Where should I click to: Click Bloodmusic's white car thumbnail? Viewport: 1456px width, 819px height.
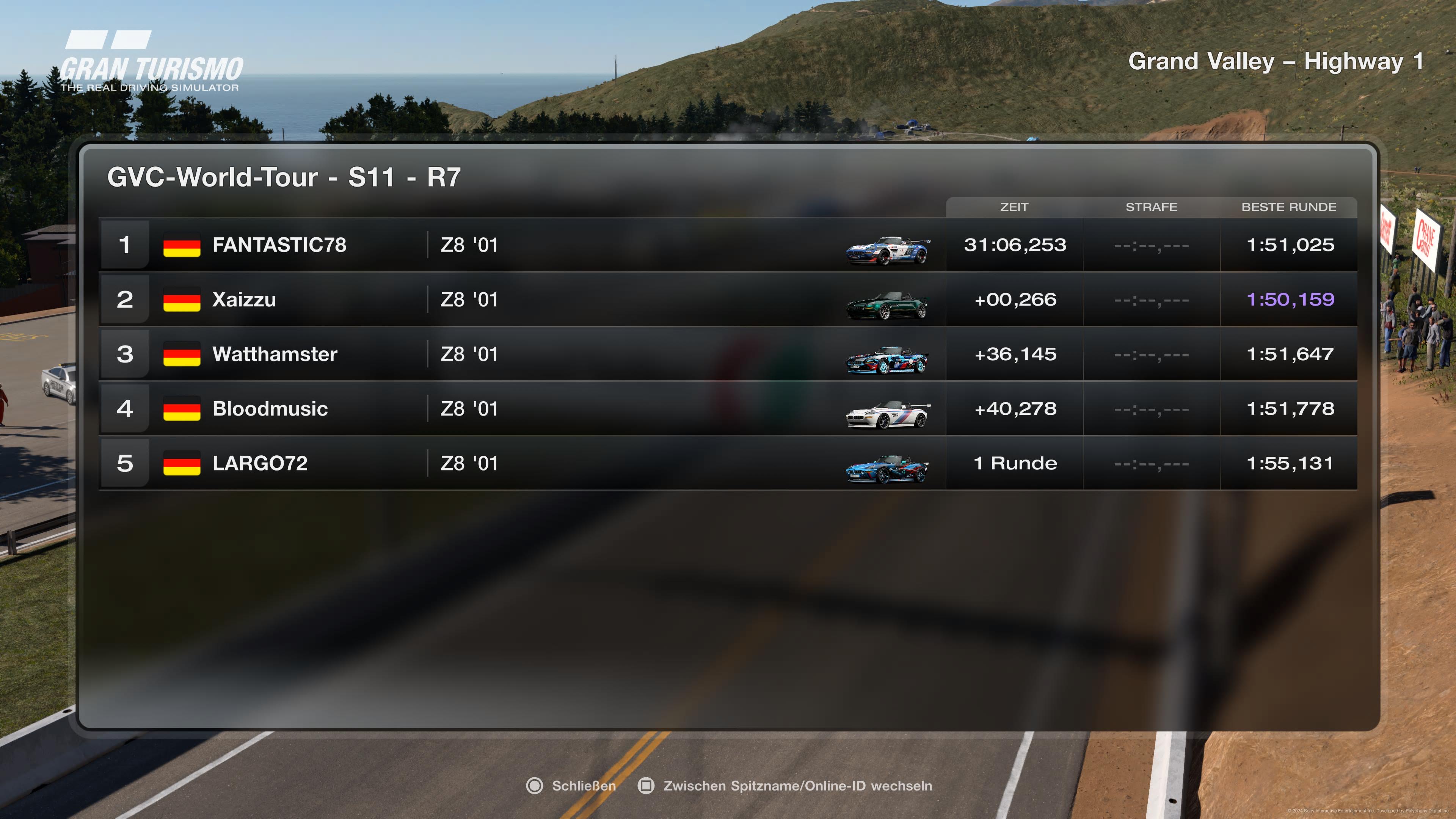887,416
